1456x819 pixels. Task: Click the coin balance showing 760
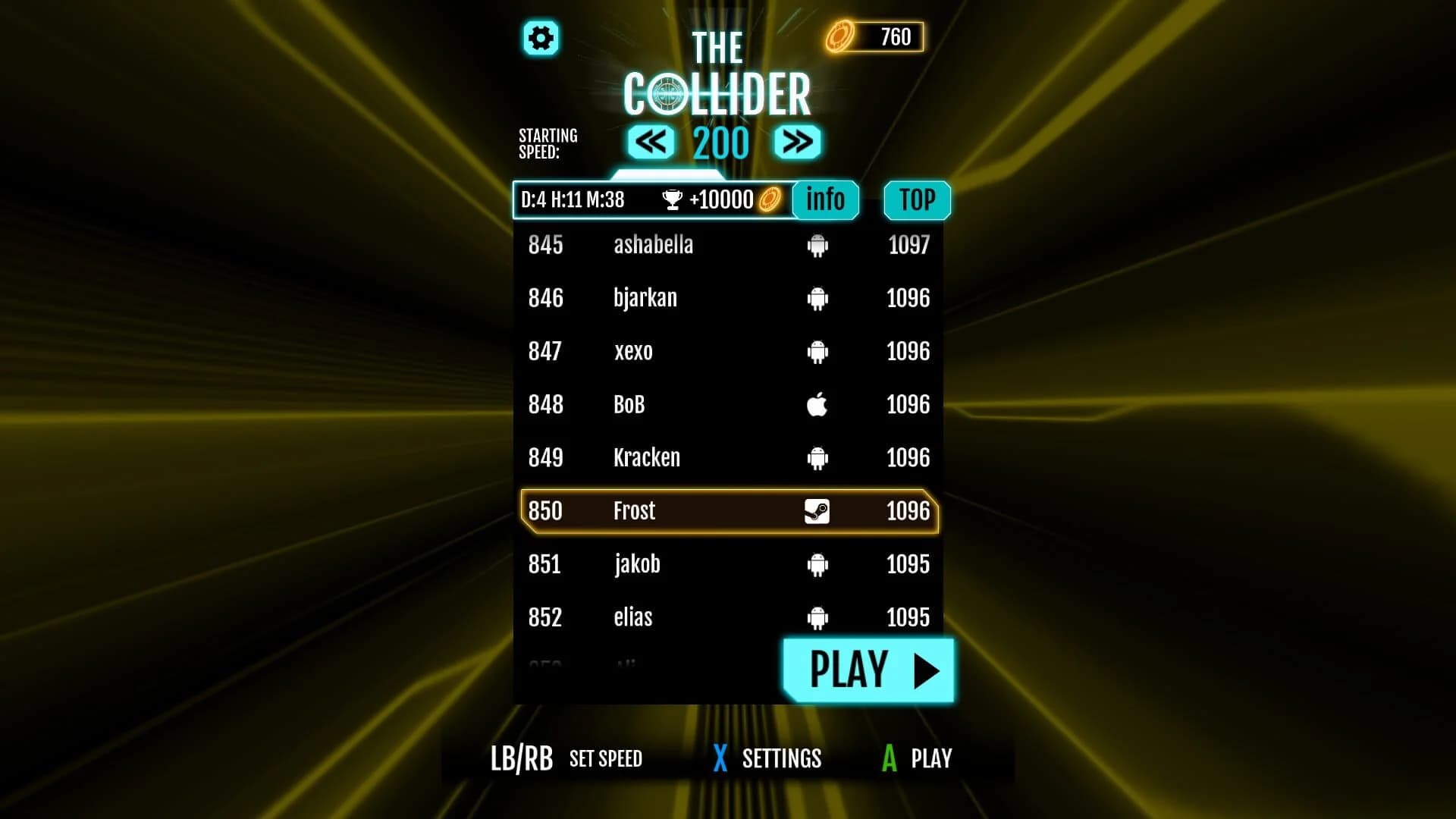893,36
